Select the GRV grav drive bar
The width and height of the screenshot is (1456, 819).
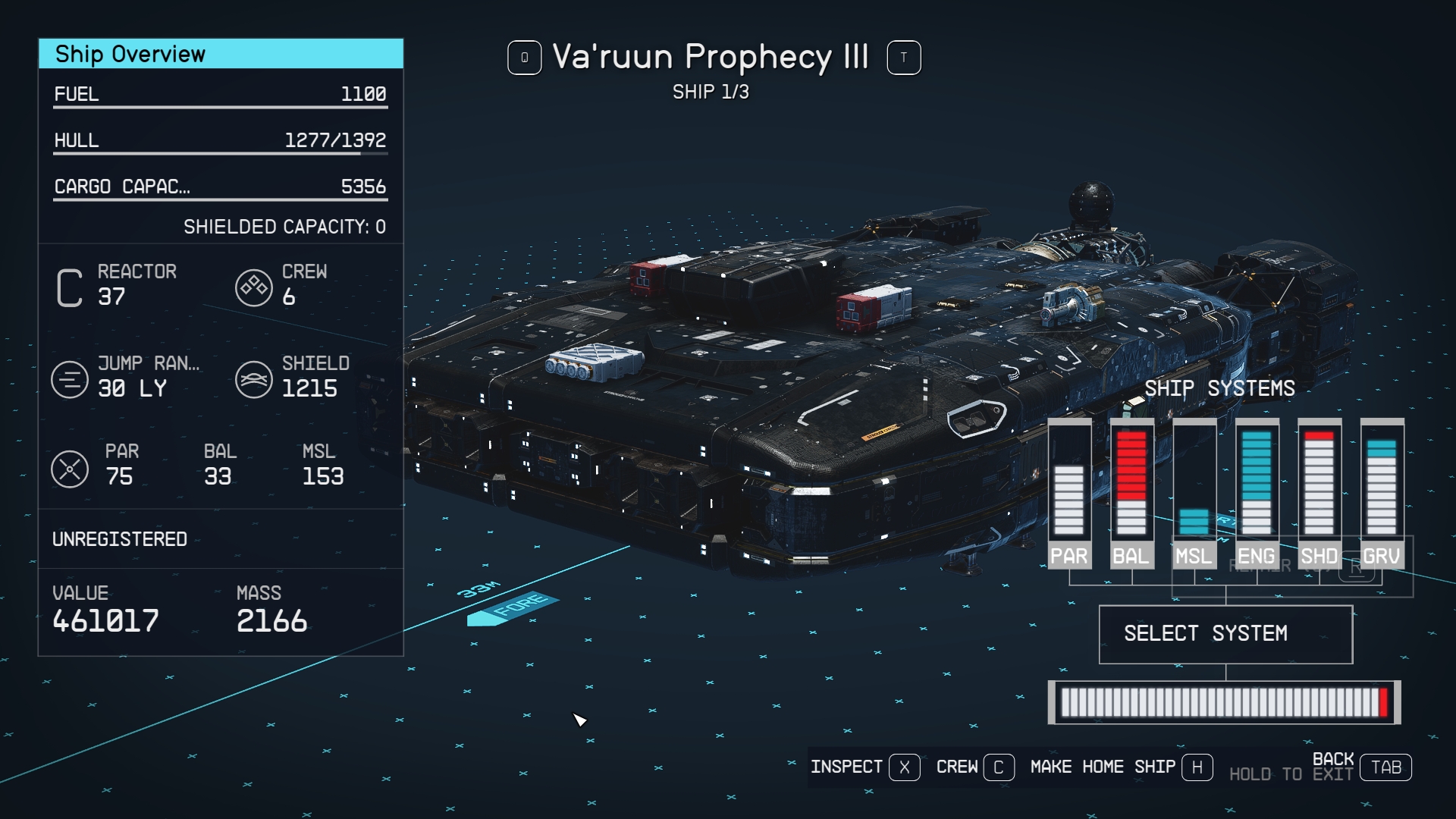pos(1382,493)
